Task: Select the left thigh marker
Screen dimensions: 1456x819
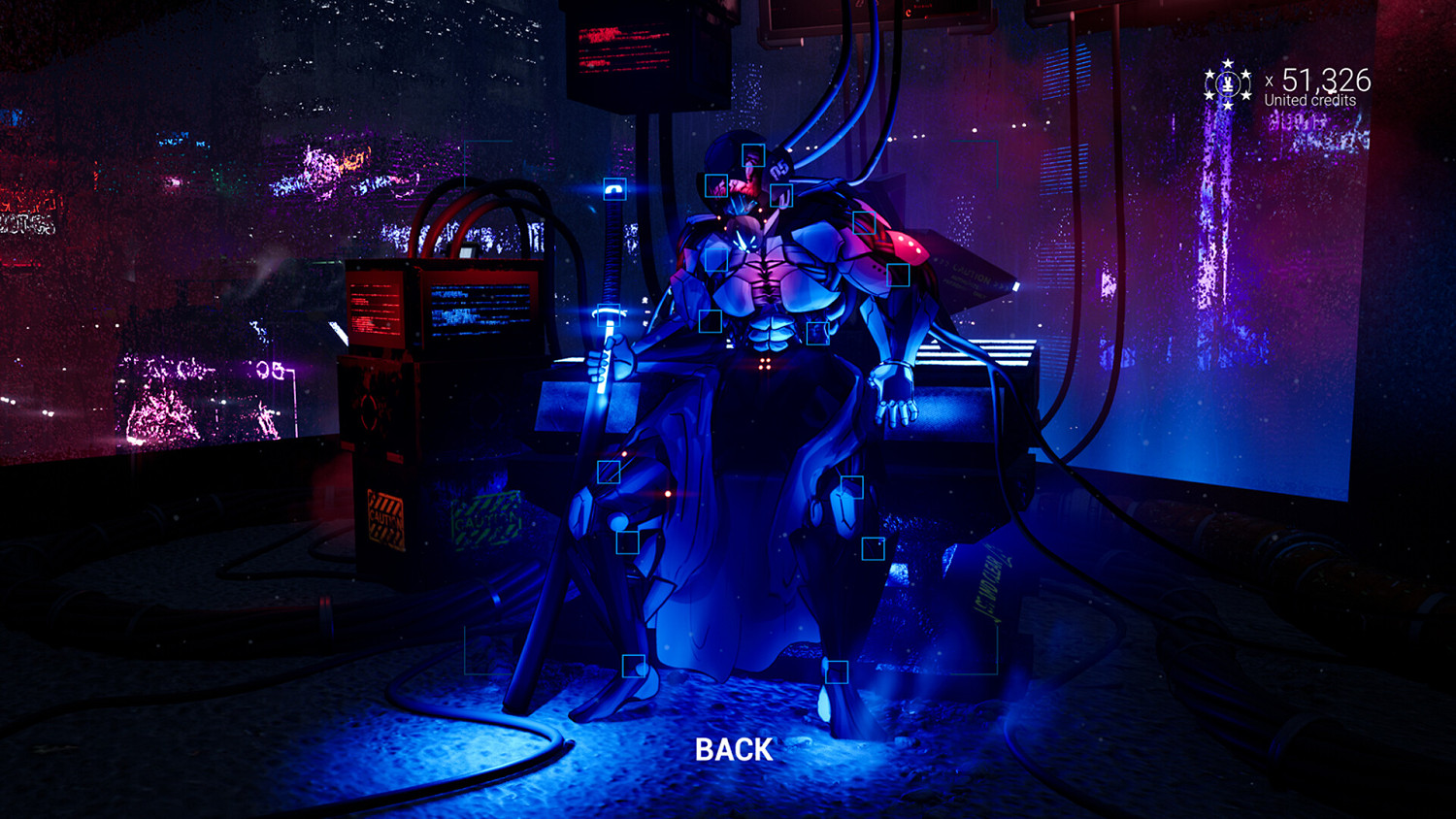Action: point(609,472)
